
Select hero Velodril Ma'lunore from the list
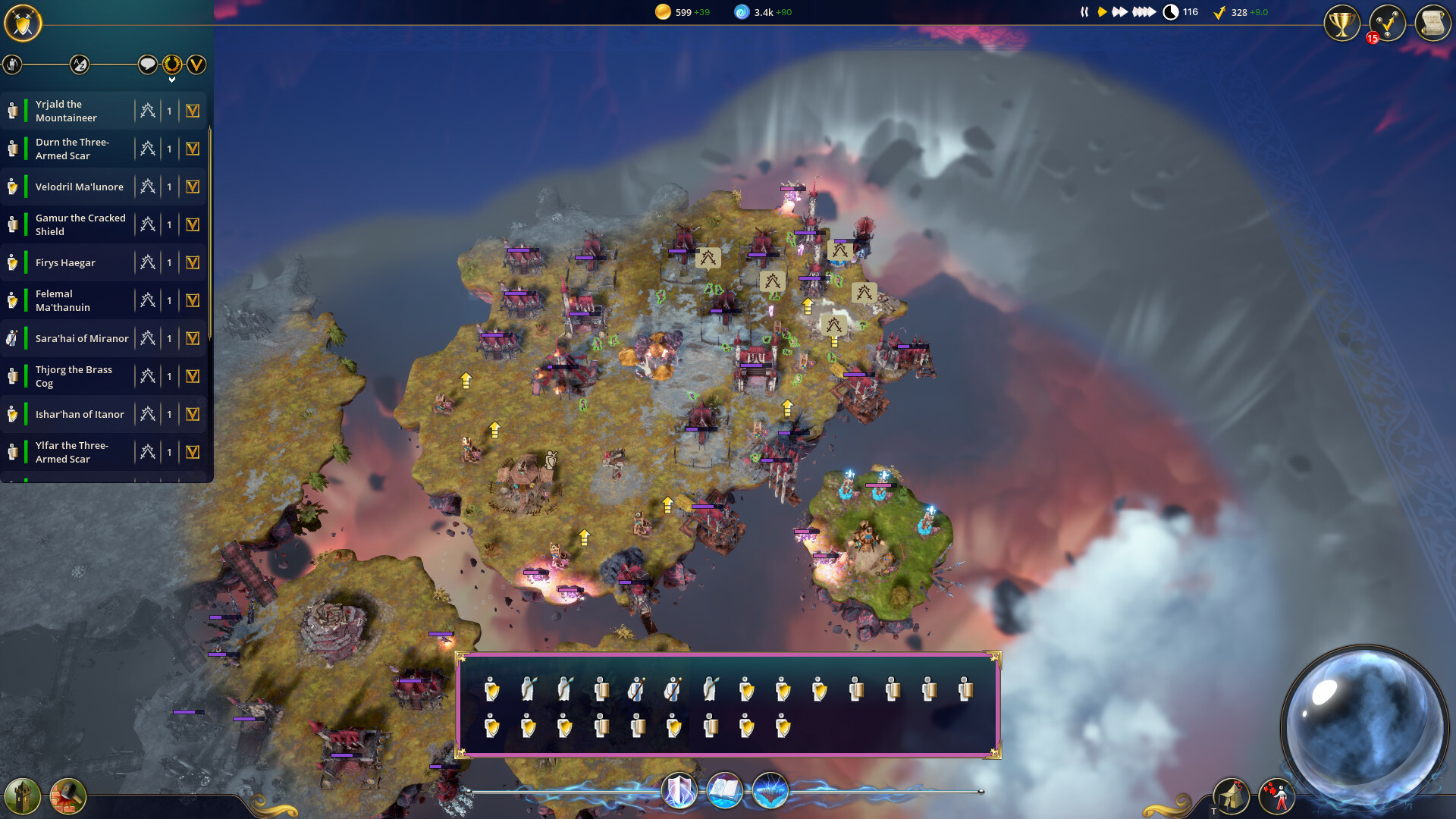pos(80,187)
